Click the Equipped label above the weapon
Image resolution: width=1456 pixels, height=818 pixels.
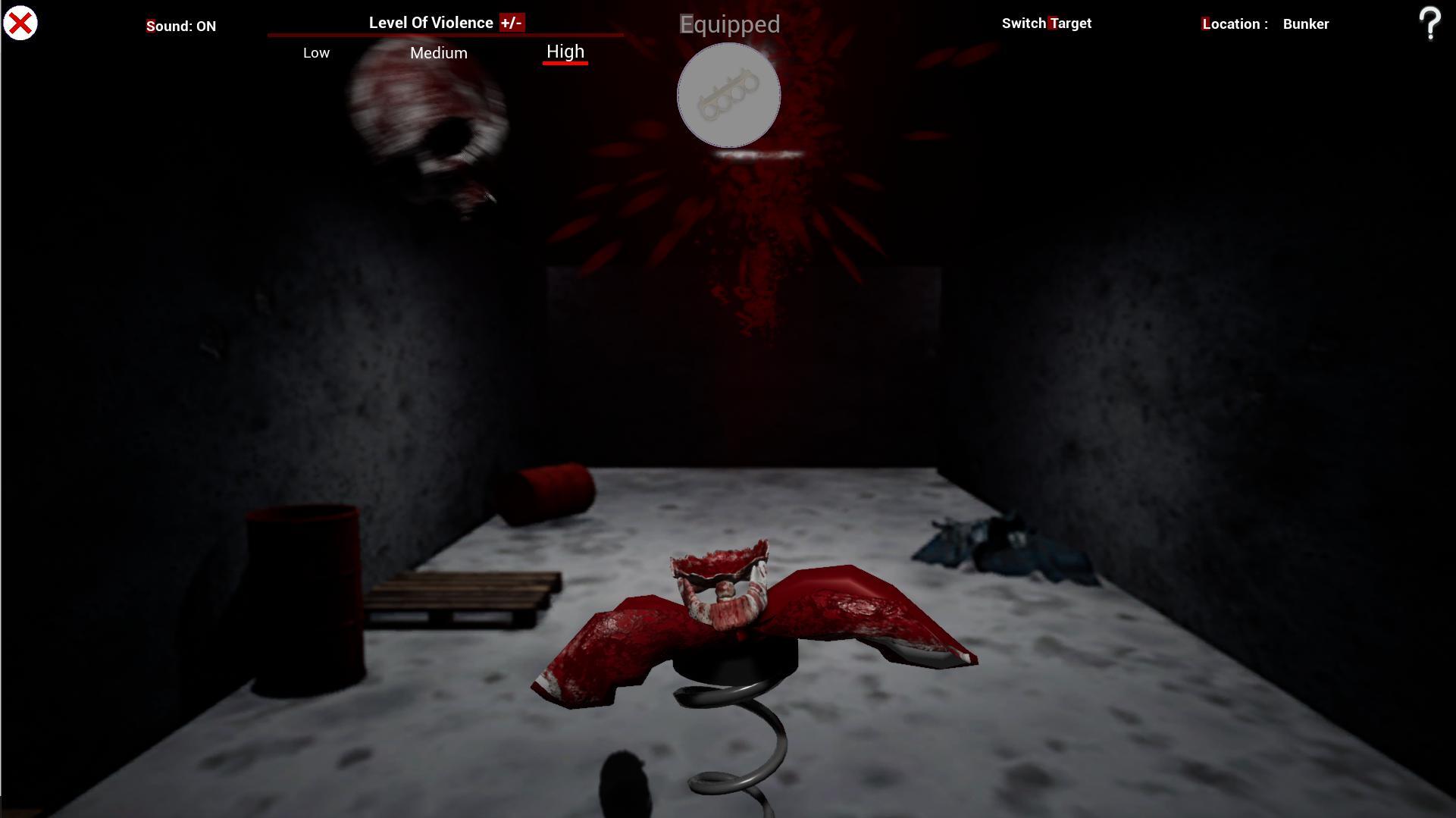pyautogui.click(x=729, y=24)
